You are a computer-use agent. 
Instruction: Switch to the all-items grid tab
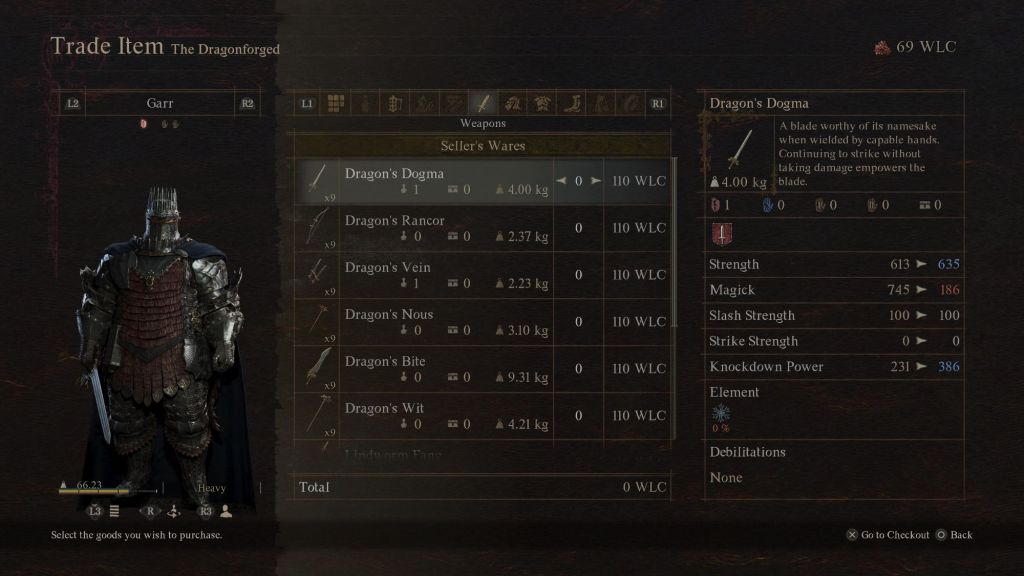click(x=336, y=103)
